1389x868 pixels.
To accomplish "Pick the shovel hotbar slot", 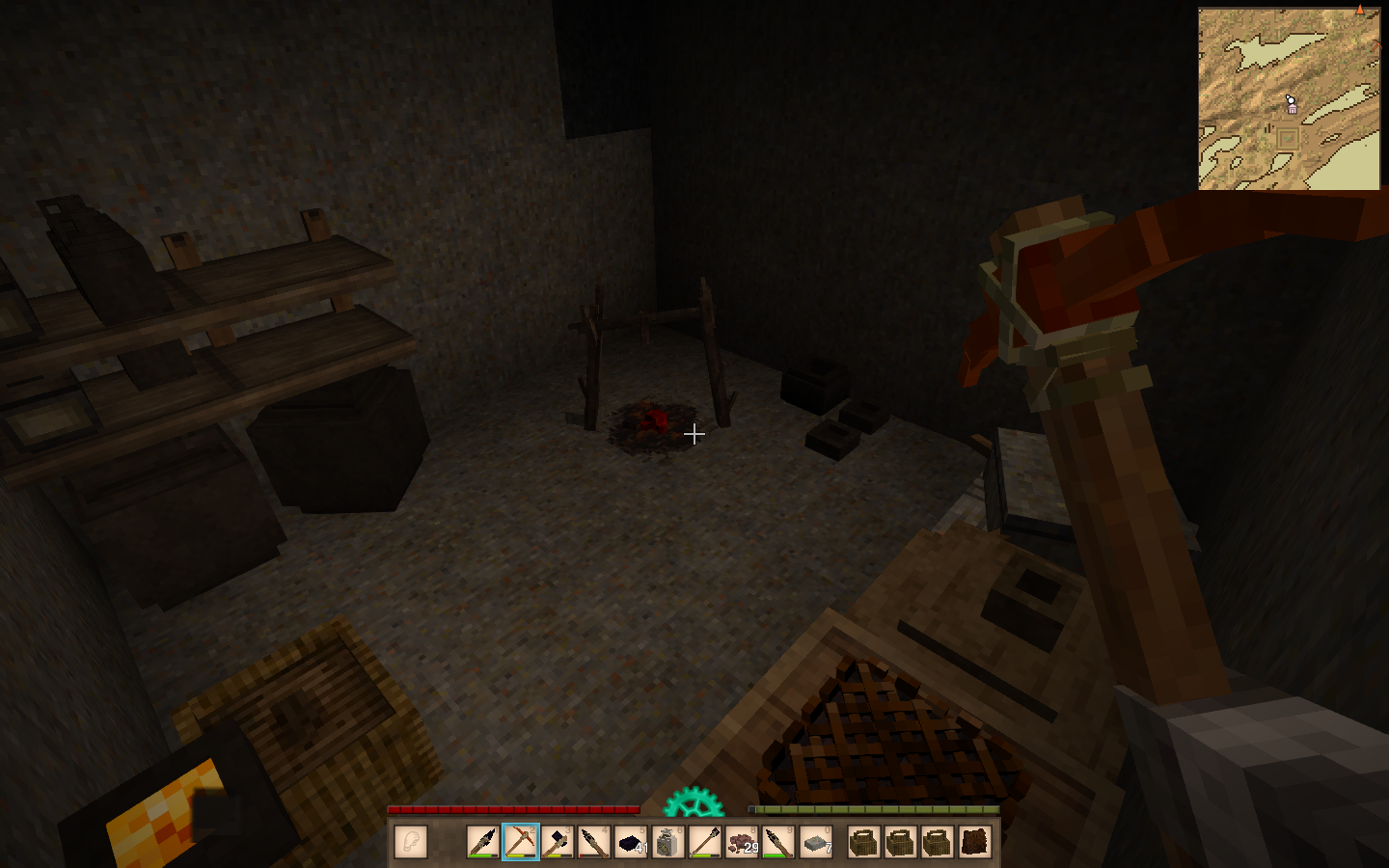I will [705, 842].
